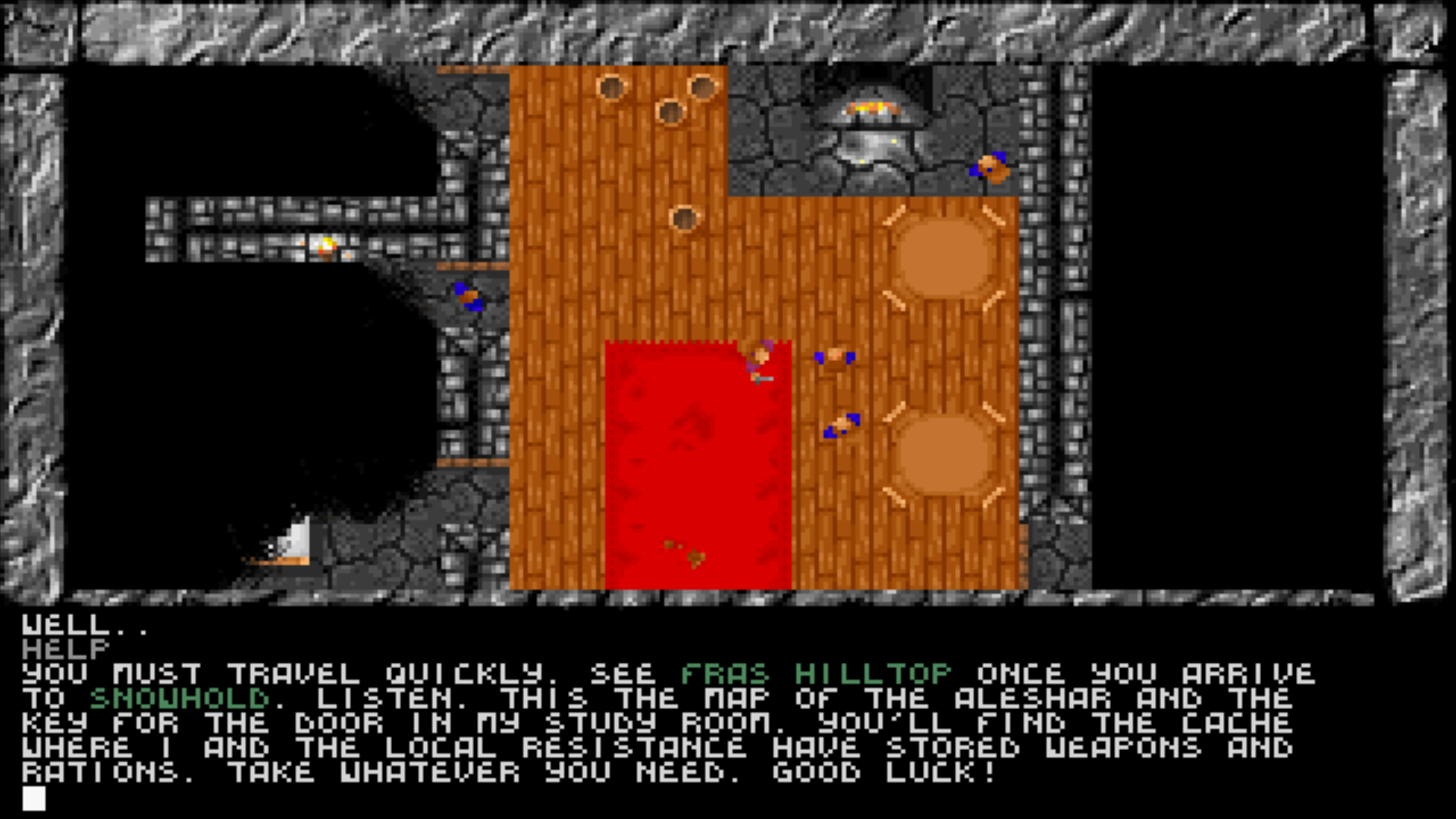Screen dimensions: 1456x819
Task: Select the NPC walking by the stone fireplace
Action: (x=990, y=167)
